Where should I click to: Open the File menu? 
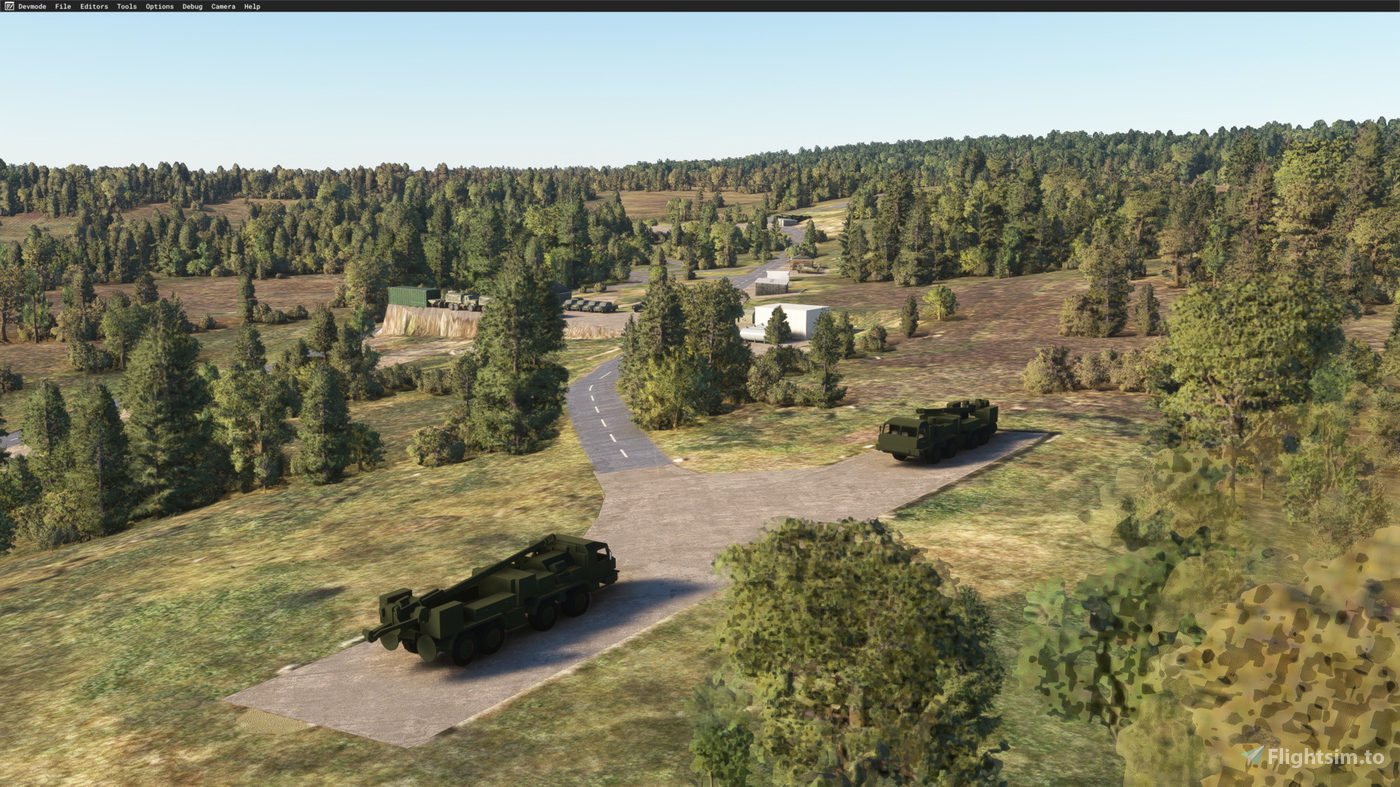pyautogui.click(x=62, y=5)
